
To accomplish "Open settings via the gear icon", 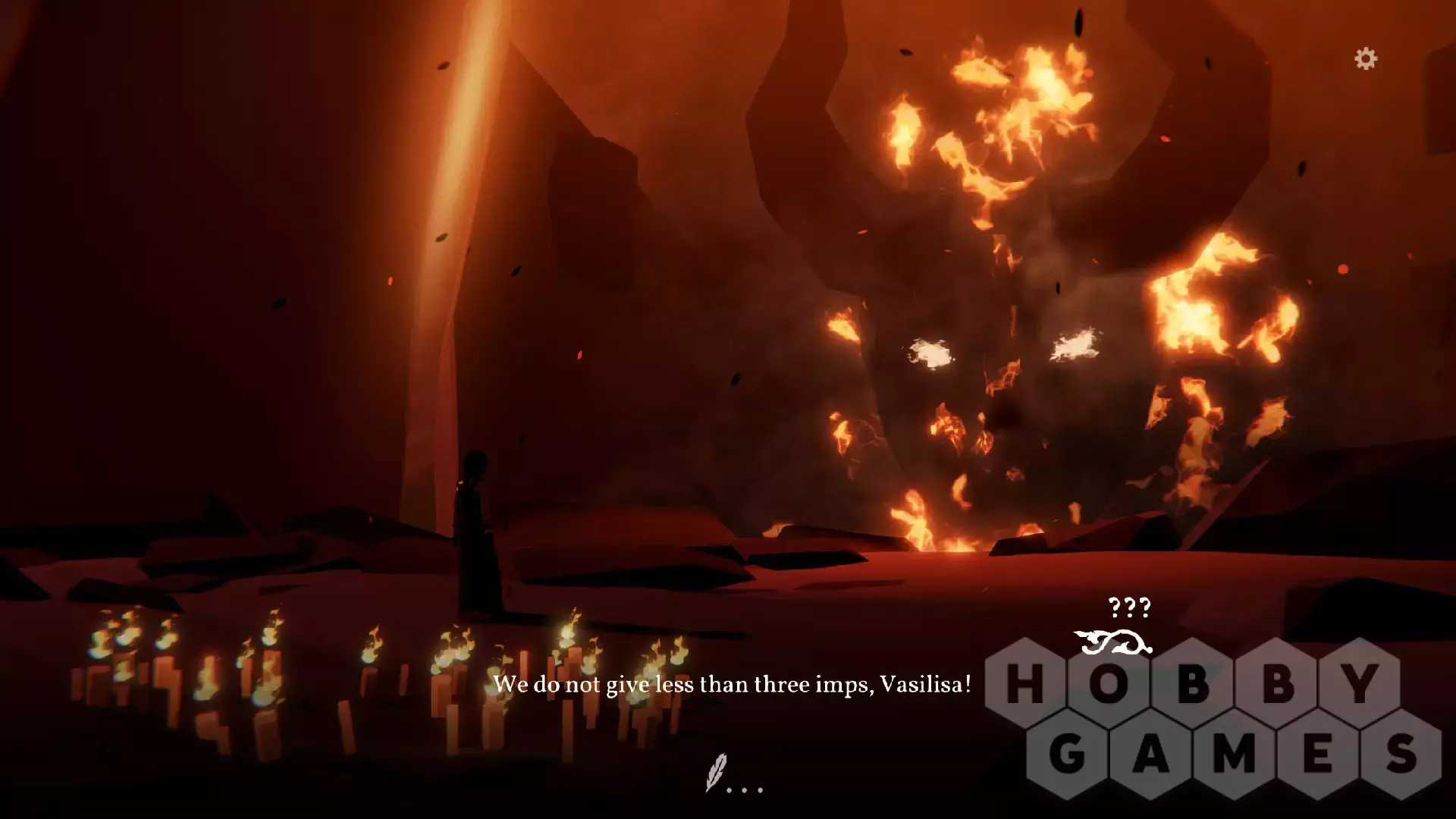I will (x=1366, y=59).
